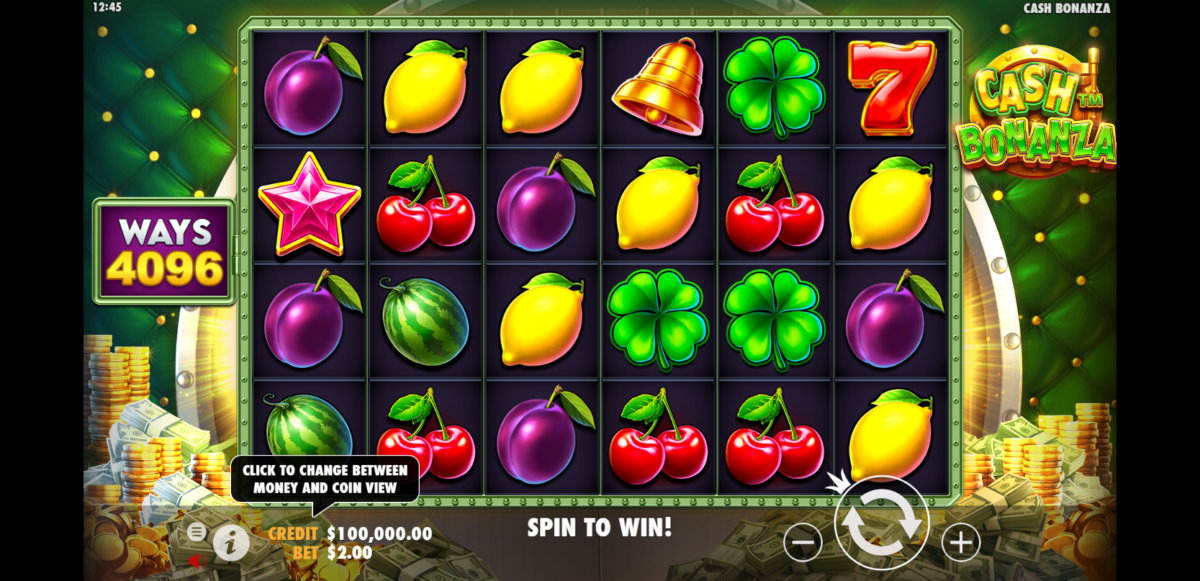Open the game info paytable
The height and width of the screenshot is (581, 1200).
pyautogui.click(x=231, y=543)
